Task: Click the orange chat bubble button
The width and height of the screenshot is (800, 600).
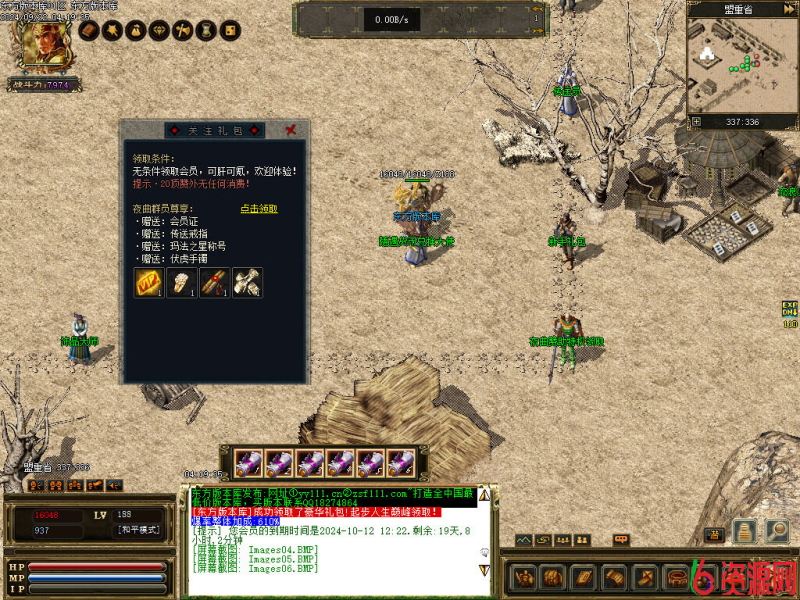Action: (621, 540)
